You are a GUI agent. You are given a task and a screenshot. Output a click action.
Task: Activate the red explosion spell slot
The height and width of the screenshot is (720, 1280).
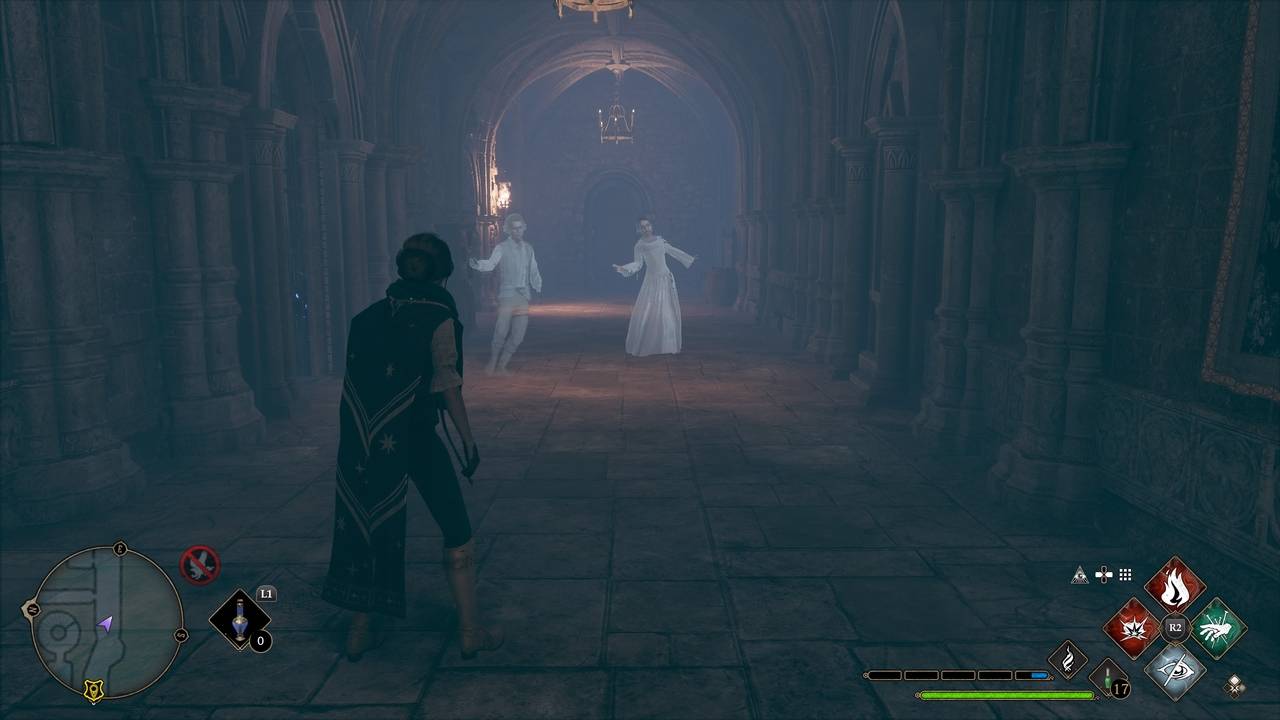point(1132,628)
